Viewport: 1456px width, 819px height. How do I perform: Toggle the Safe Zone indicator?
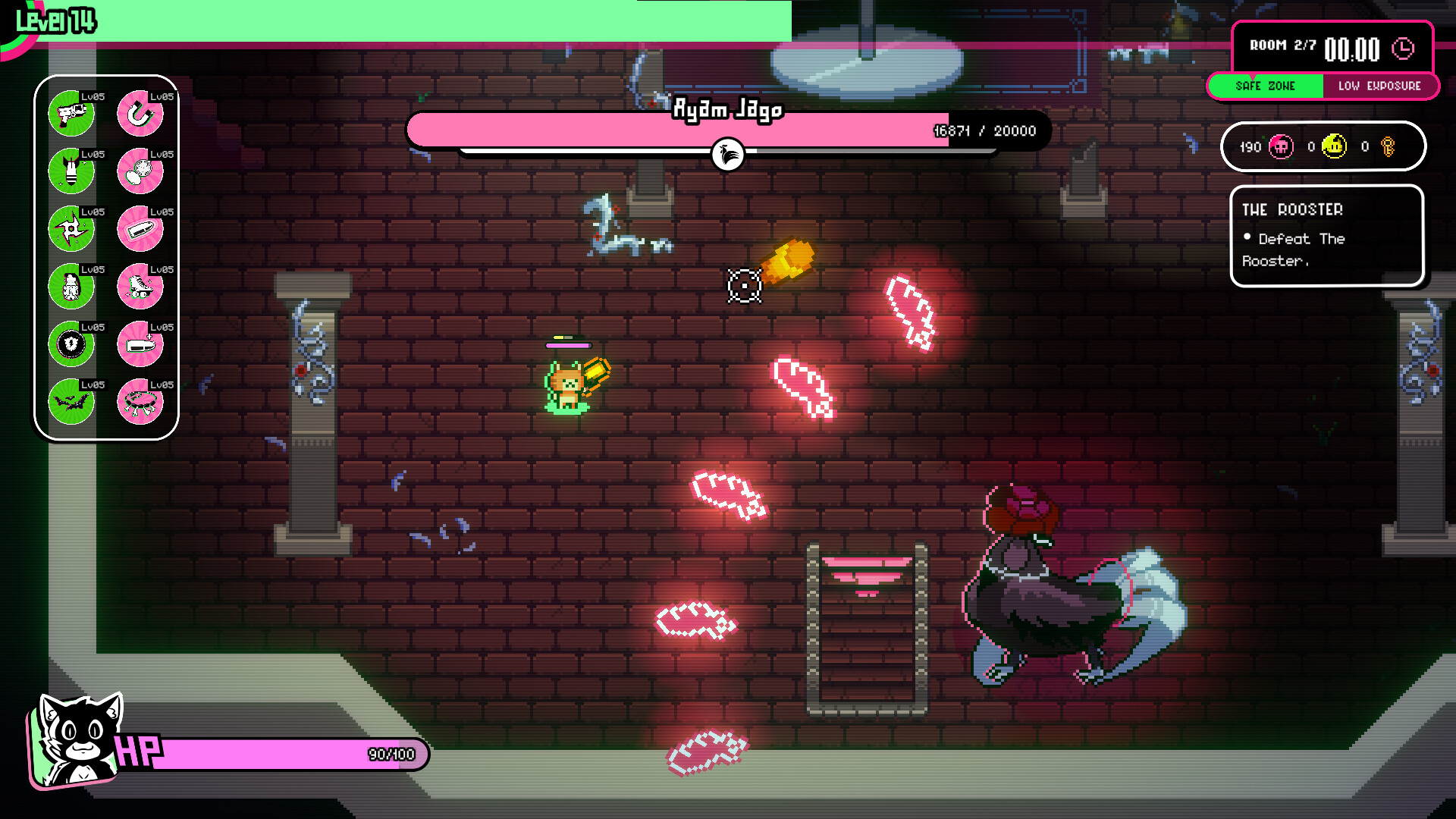click(1266, 86)
